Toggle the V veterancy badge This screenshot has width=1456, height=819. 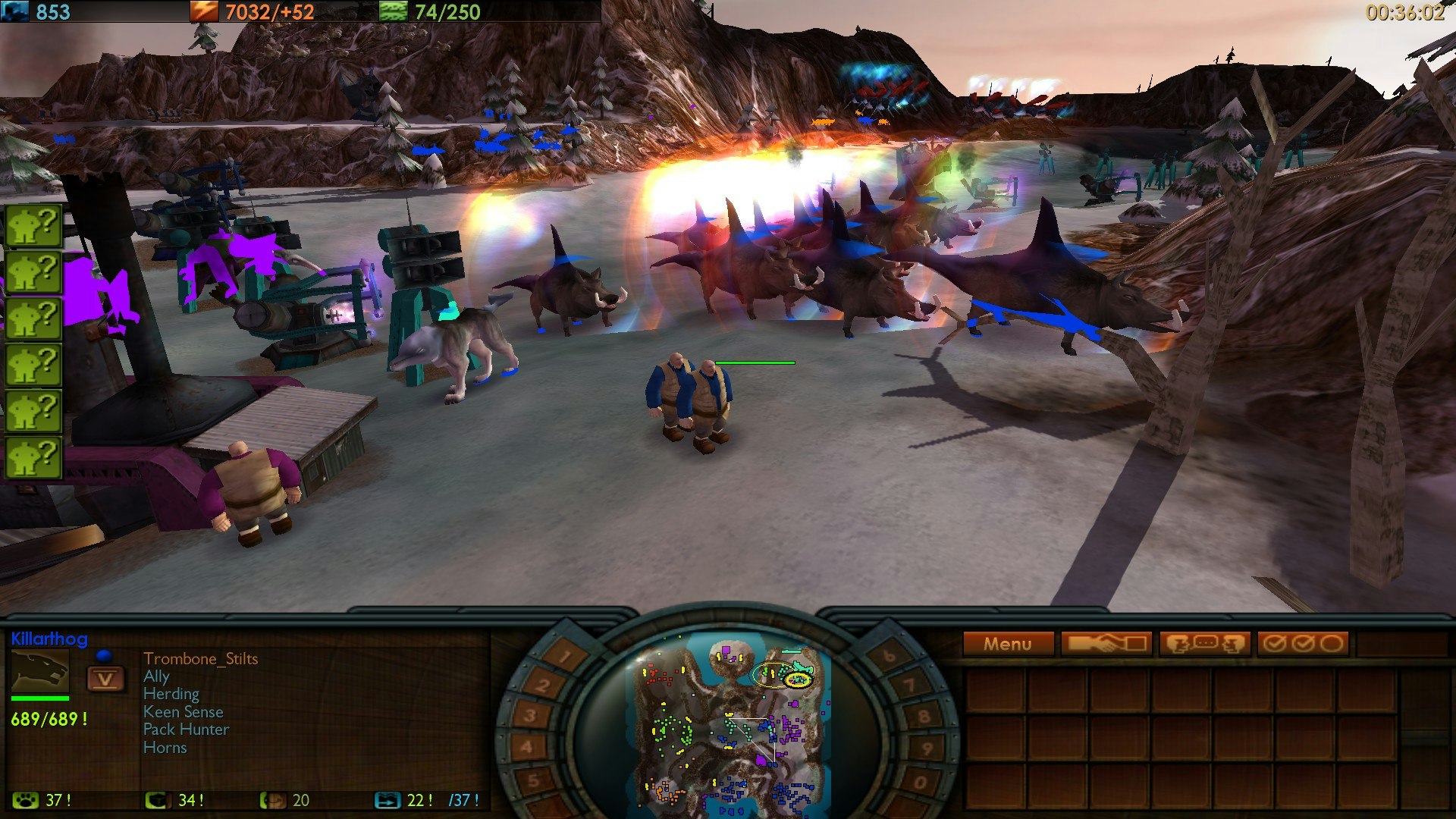click(106, 679)
